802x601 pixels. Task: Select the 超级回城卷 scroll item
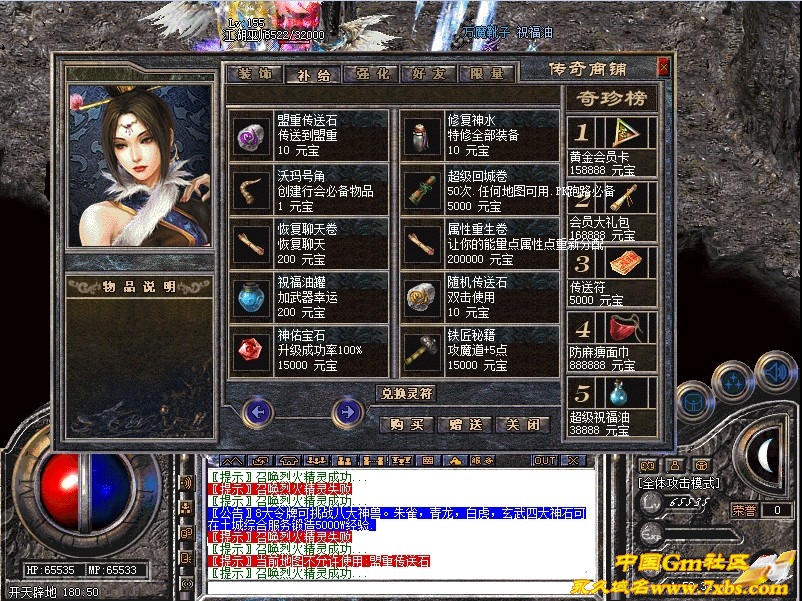pos(480,189)
